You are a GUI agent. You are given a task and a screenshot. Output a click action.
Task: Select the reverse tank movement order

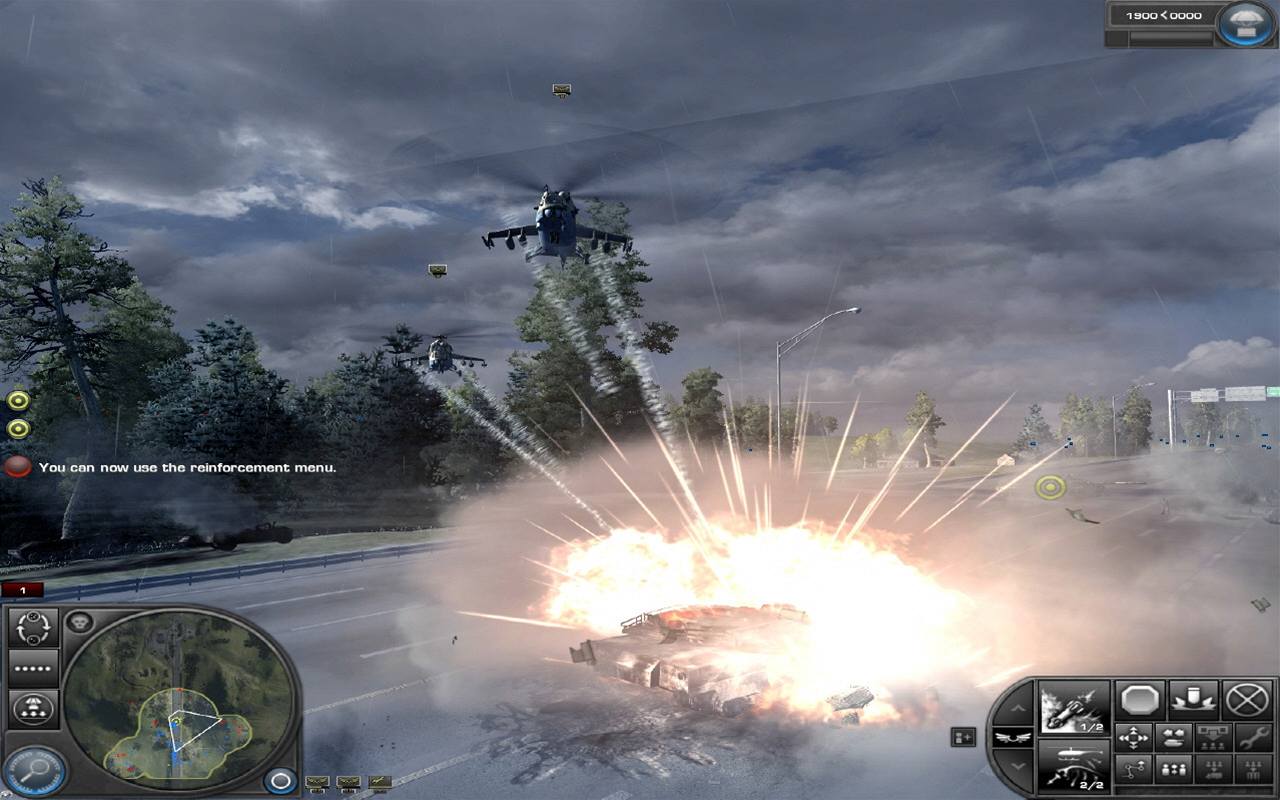pyautogui.click(x=1172, y=738)
